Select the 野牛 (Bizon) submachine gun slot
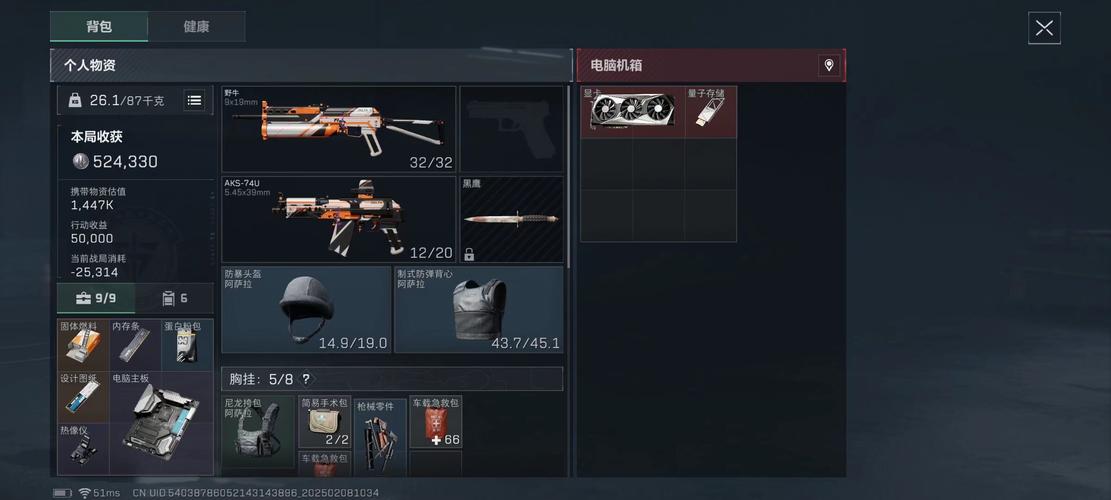 338,129
